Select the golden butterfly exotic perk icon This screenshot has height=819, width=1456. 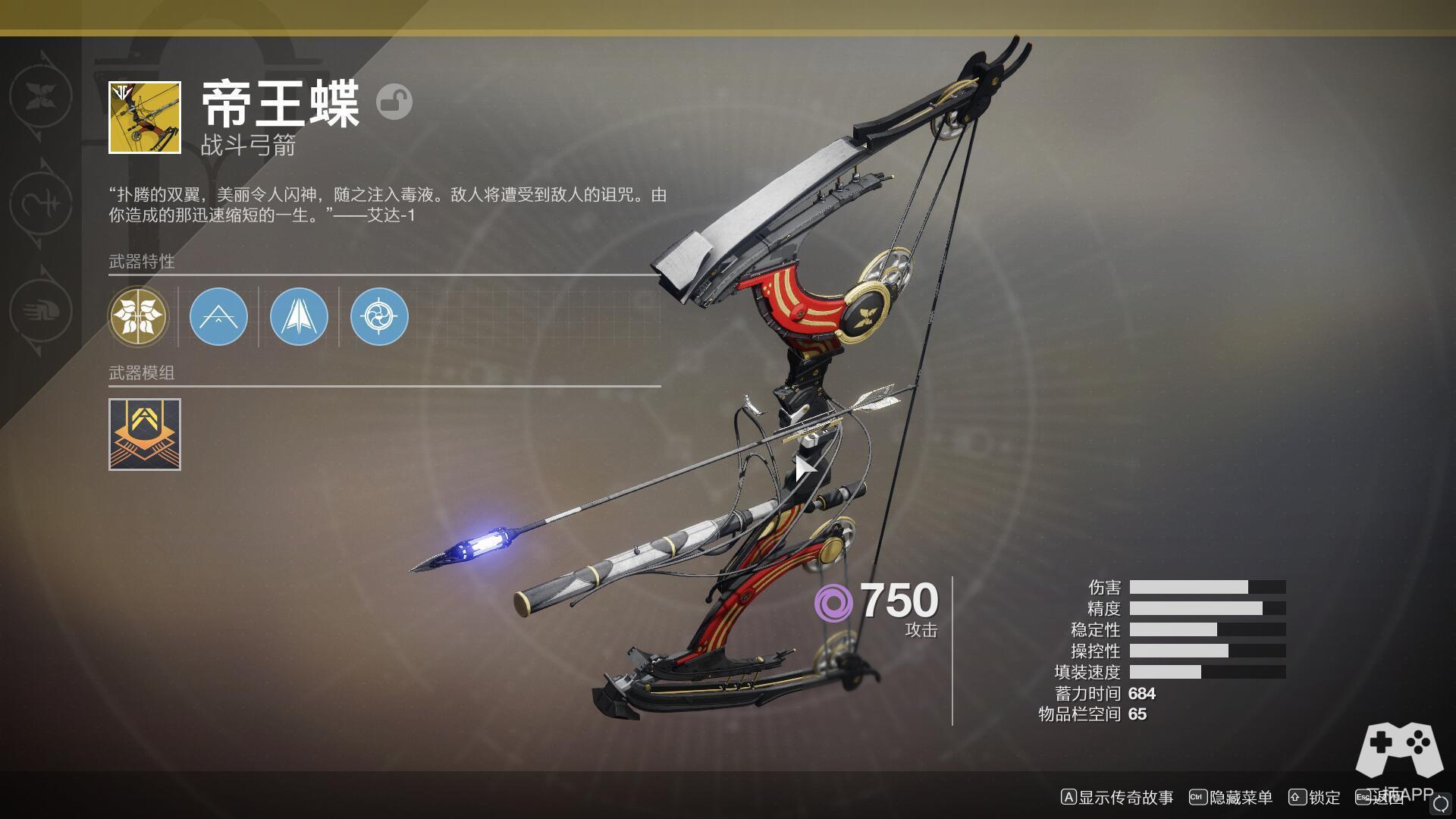138,317
